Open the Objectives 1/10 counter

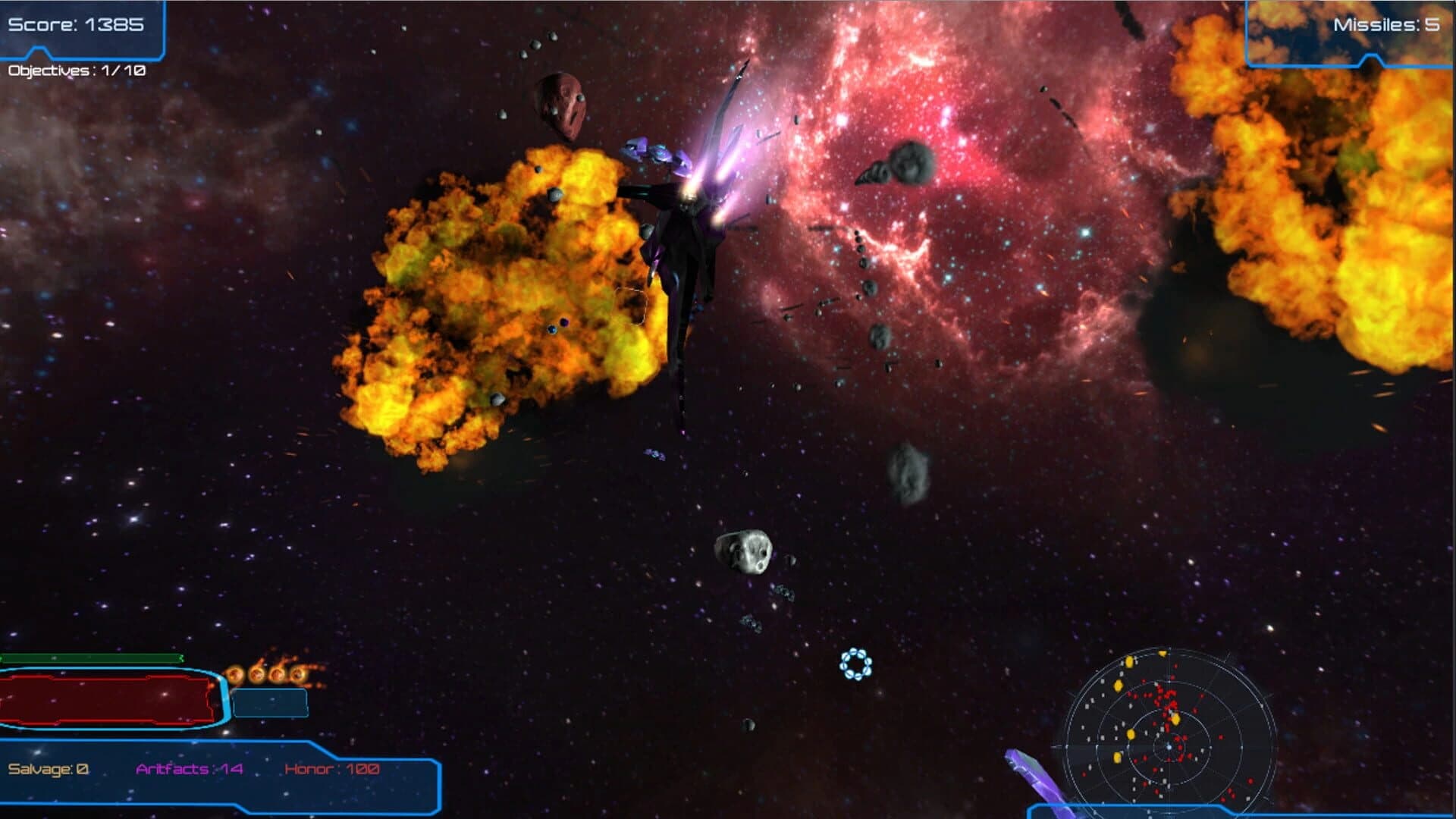click(76, 74)
